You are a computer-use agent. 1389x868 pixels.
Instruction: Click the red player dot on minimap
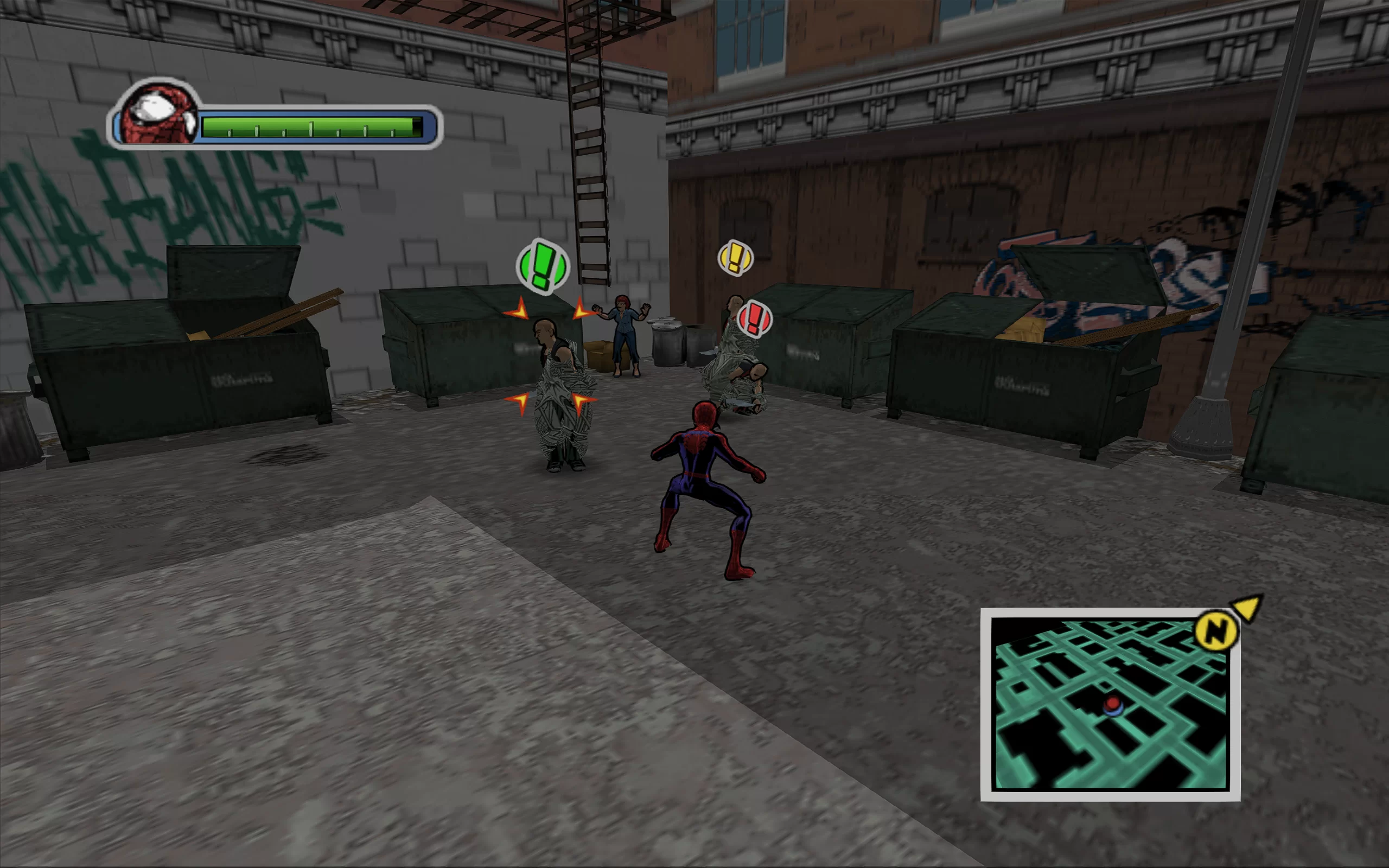[x=1112, y=703]
